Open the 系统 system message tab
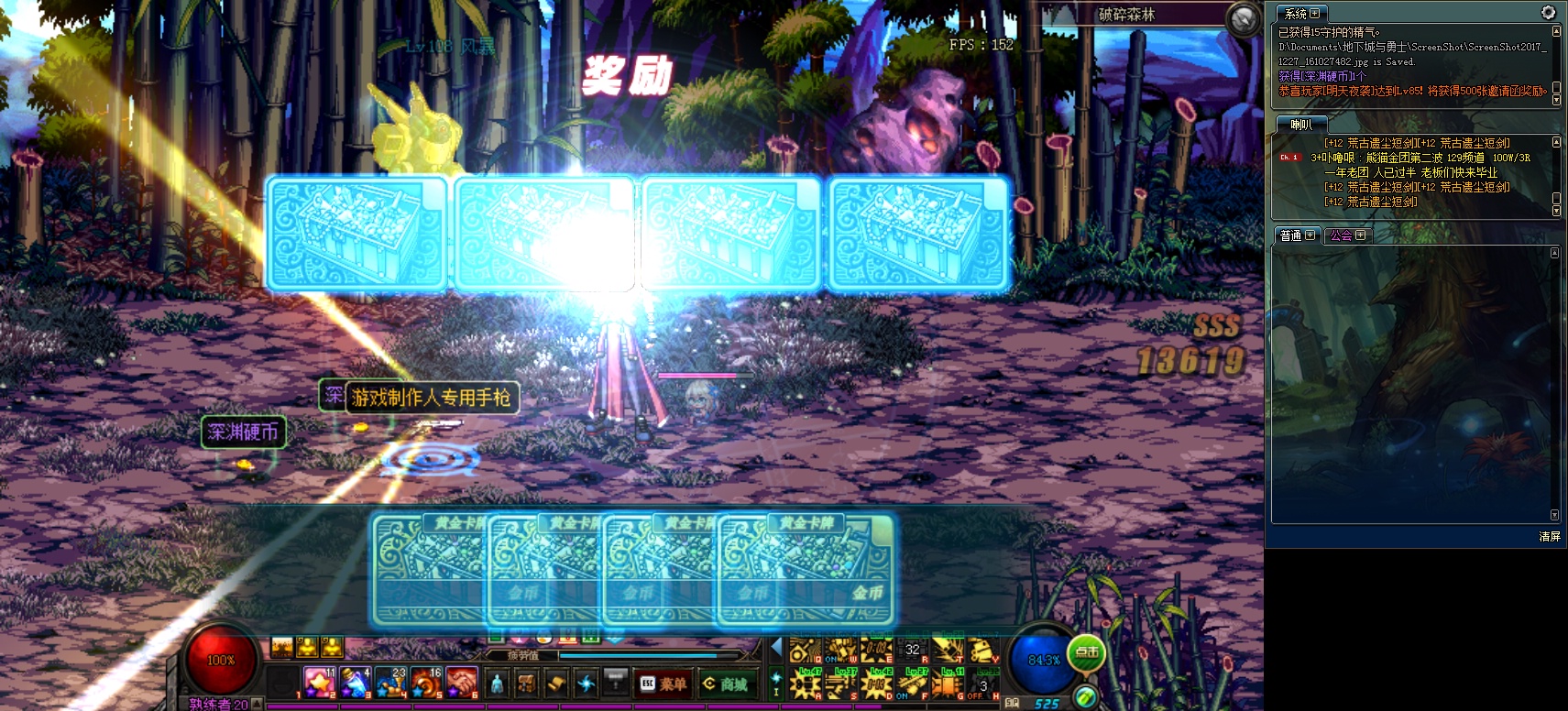 coord(1301,14)
